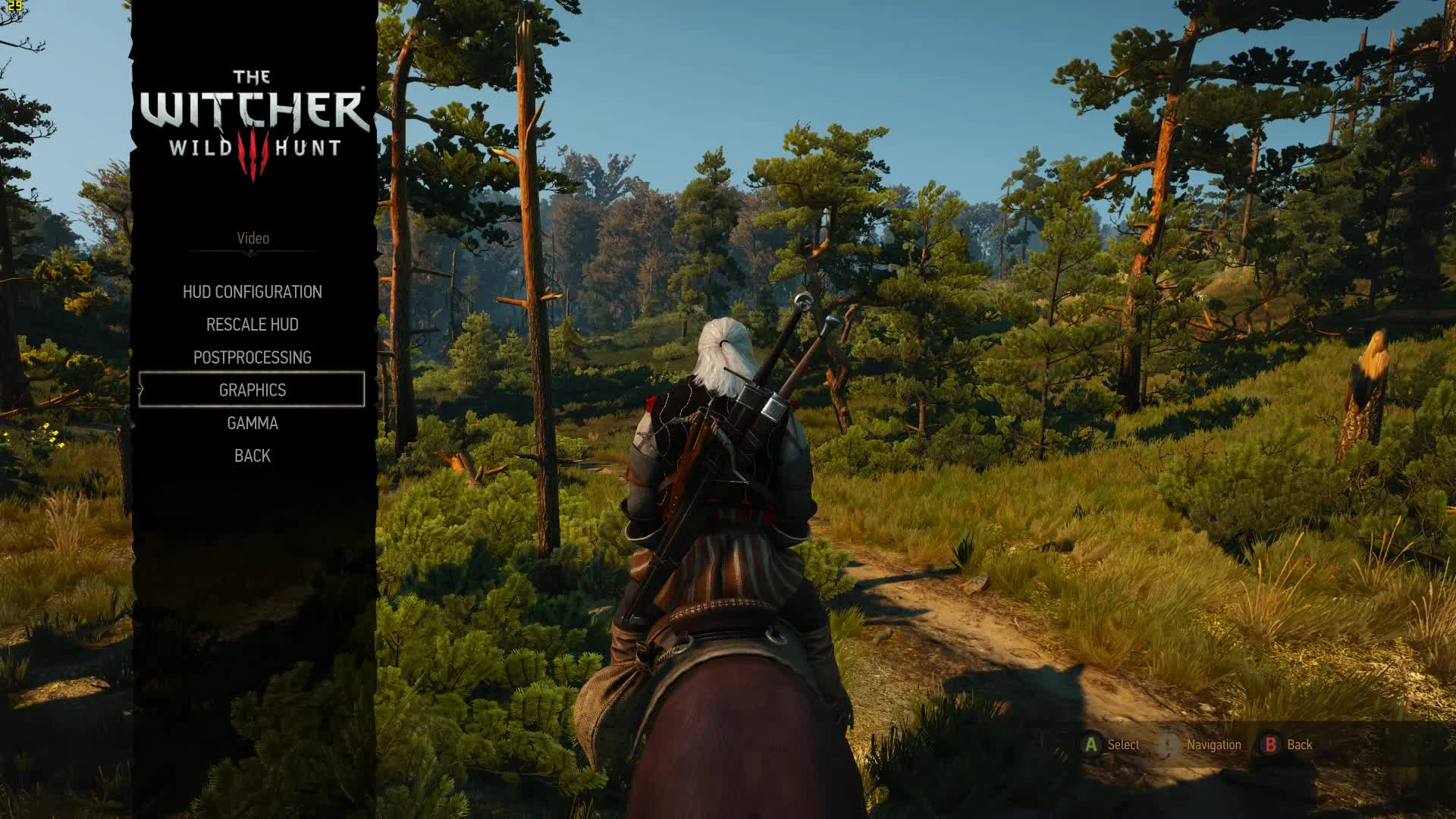1456x819 pixels.
Task: Choose Back to leave the Video menu
Action: [252, 455]
